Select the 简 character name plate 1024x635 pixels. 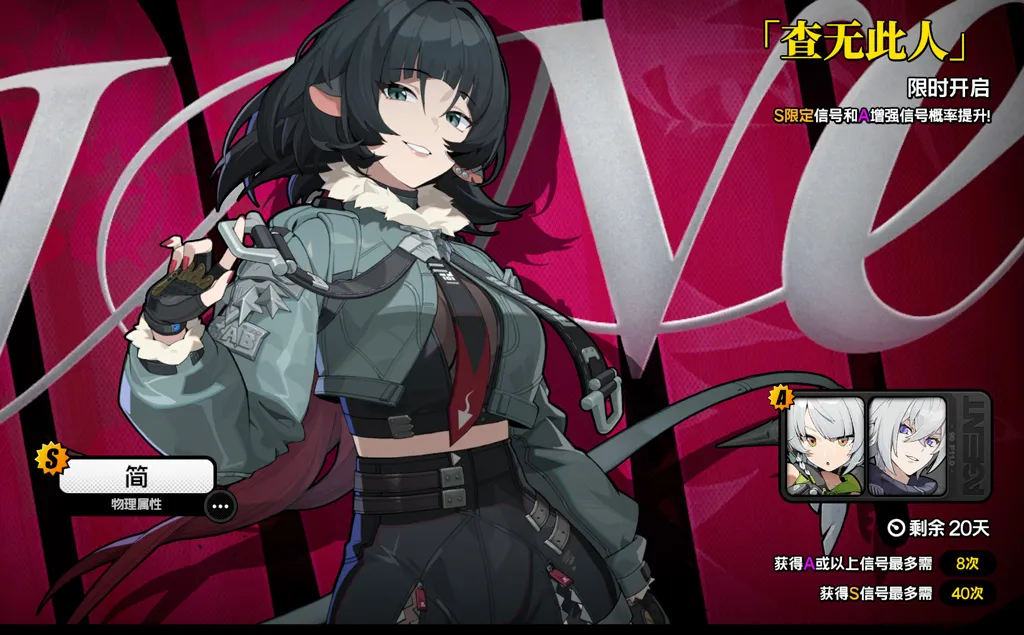(x=137, y=477)
